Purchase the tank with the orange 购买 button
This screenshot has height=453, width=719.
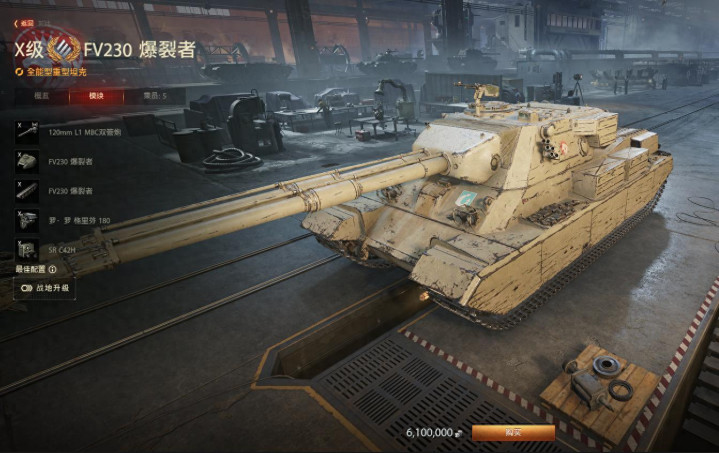[513, 432]
